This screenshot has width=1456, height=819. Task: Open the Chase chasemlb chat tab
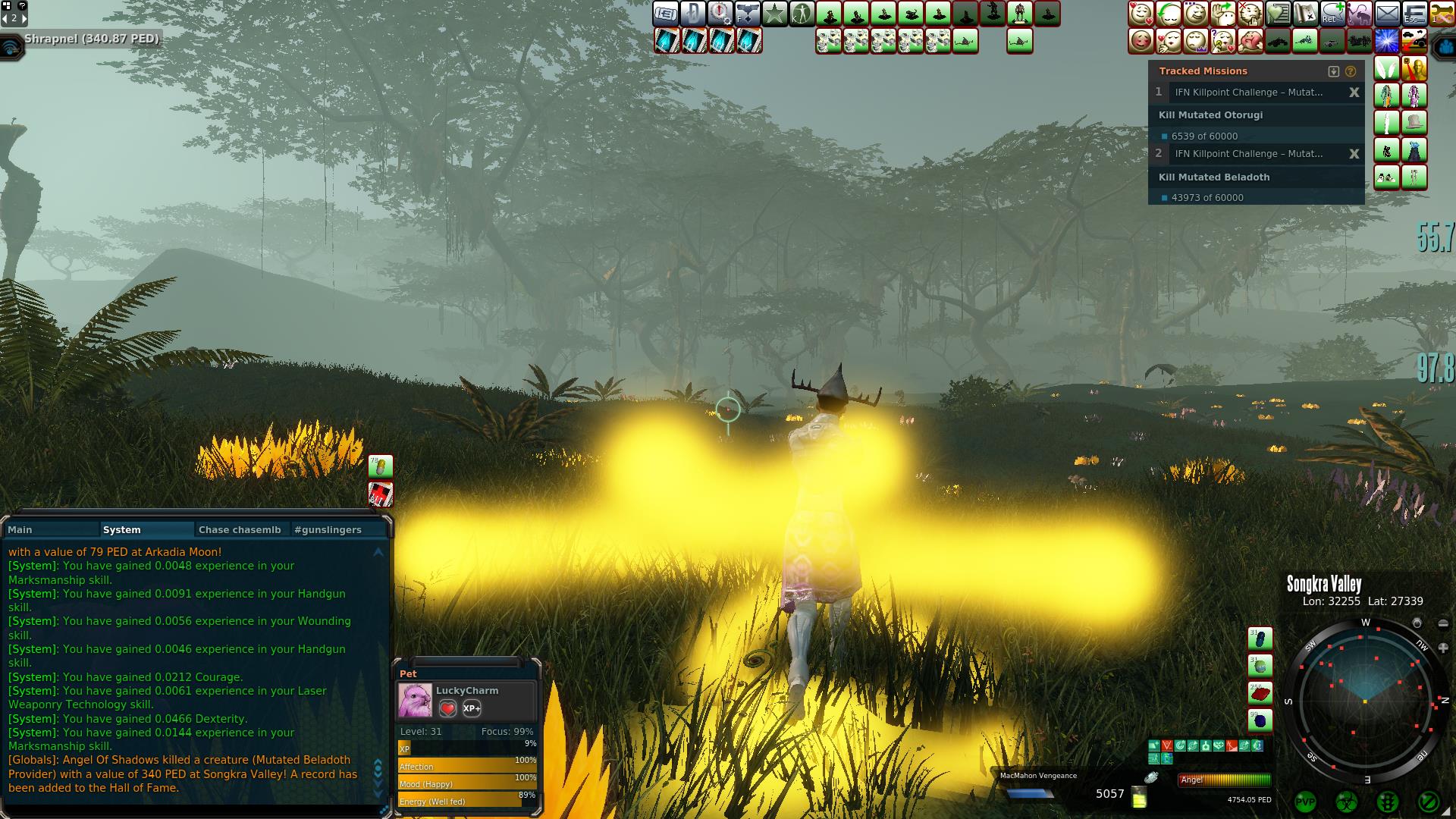tap(240, 529)
